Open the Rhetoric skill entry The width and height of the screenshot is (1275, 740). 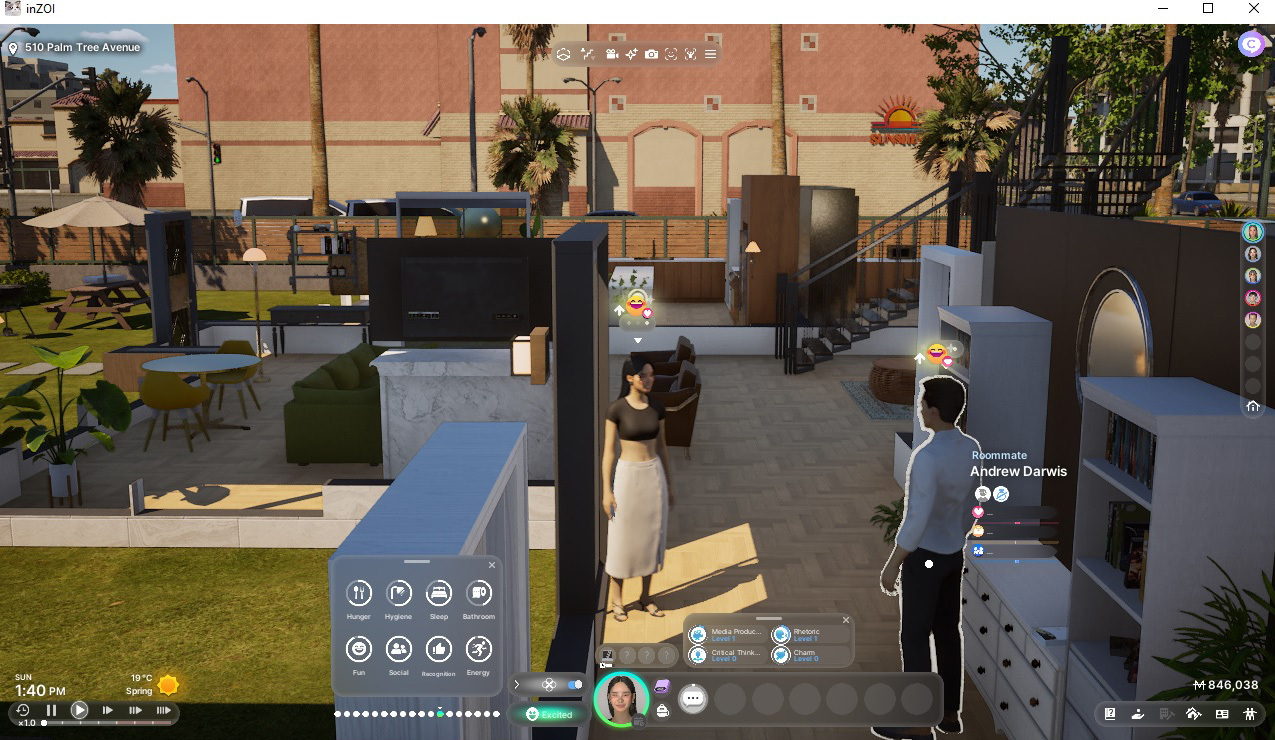(x=809, y=635)
